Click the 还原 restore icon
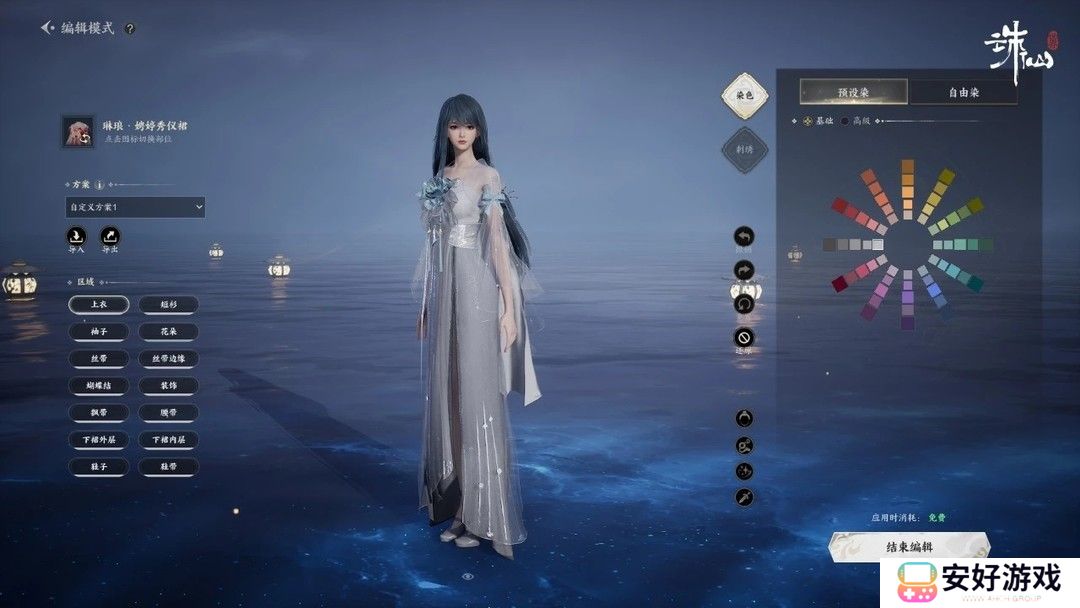1080x608 pixels. (744, 337)
